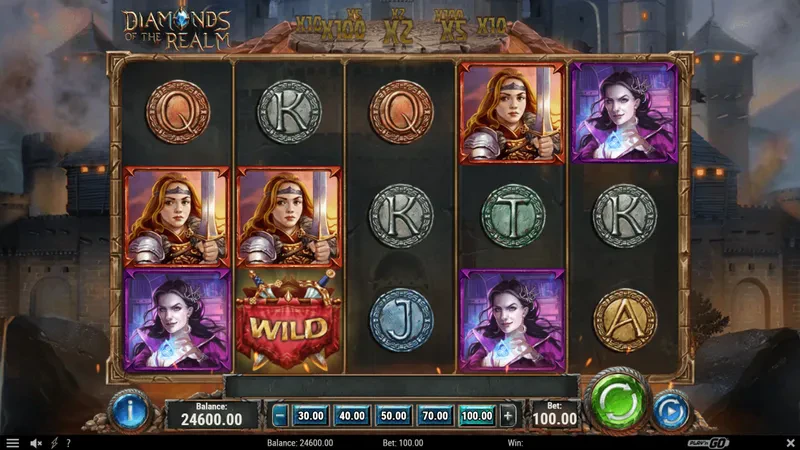The height and width of the screenshot is (450, 800).
Task: Pick the 70.00 bet option
Action: (435, 415)
